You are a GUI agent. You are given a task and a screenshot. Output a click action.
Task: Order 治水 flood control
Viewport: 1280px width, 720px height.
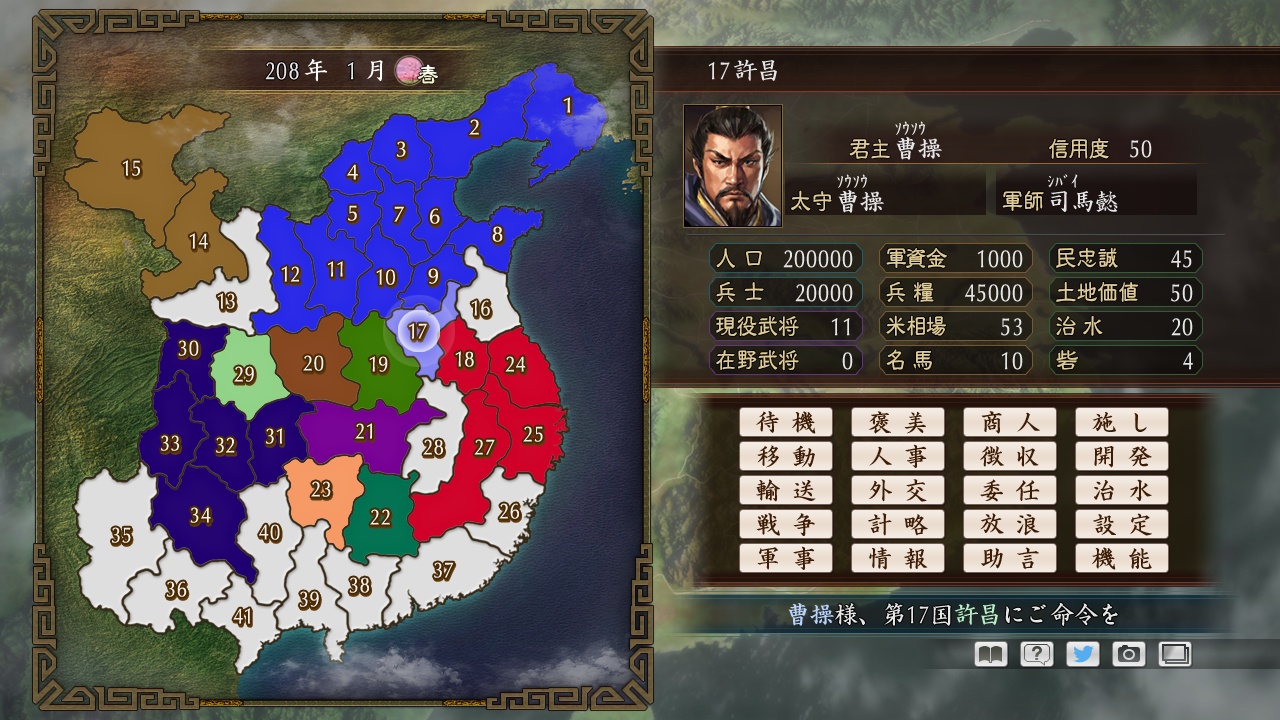(x=1122, y=490)
